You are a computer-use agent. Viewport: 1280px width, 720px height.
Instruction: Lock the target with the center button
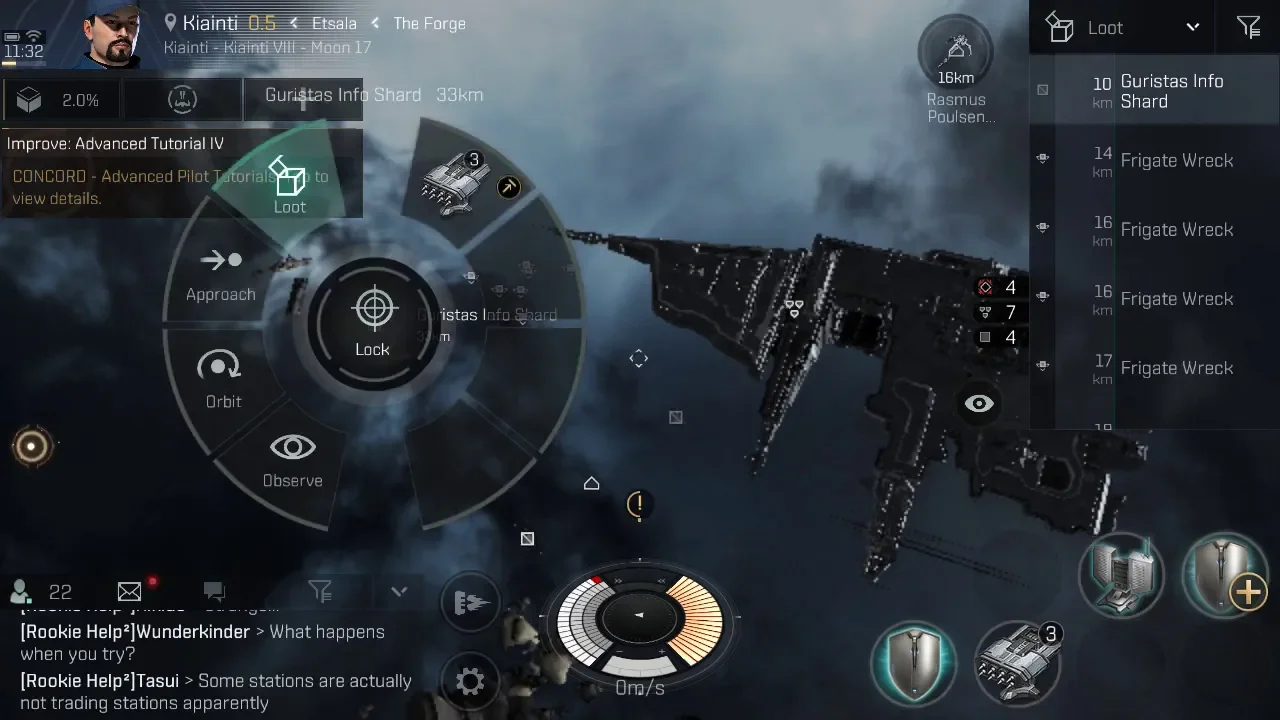[x=373, y=323]
